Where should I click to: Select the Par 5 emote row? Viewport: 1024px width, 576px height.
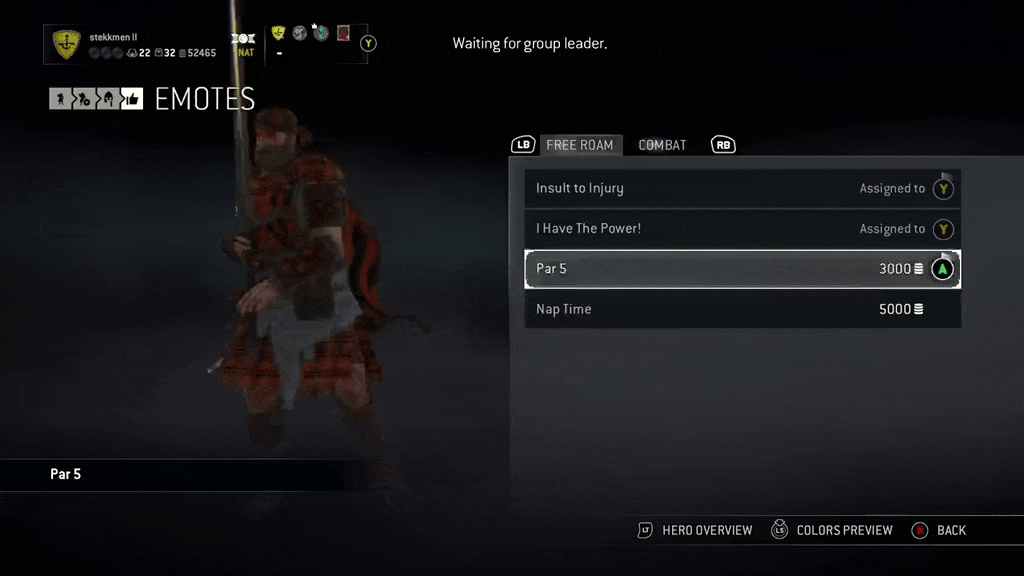click(742, 269)
